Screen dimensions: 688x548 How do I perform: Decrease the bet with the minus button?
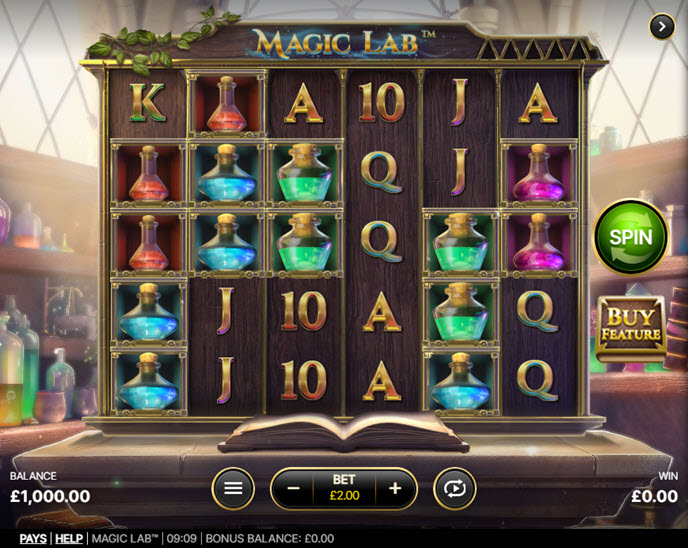(x=294, y=488)
